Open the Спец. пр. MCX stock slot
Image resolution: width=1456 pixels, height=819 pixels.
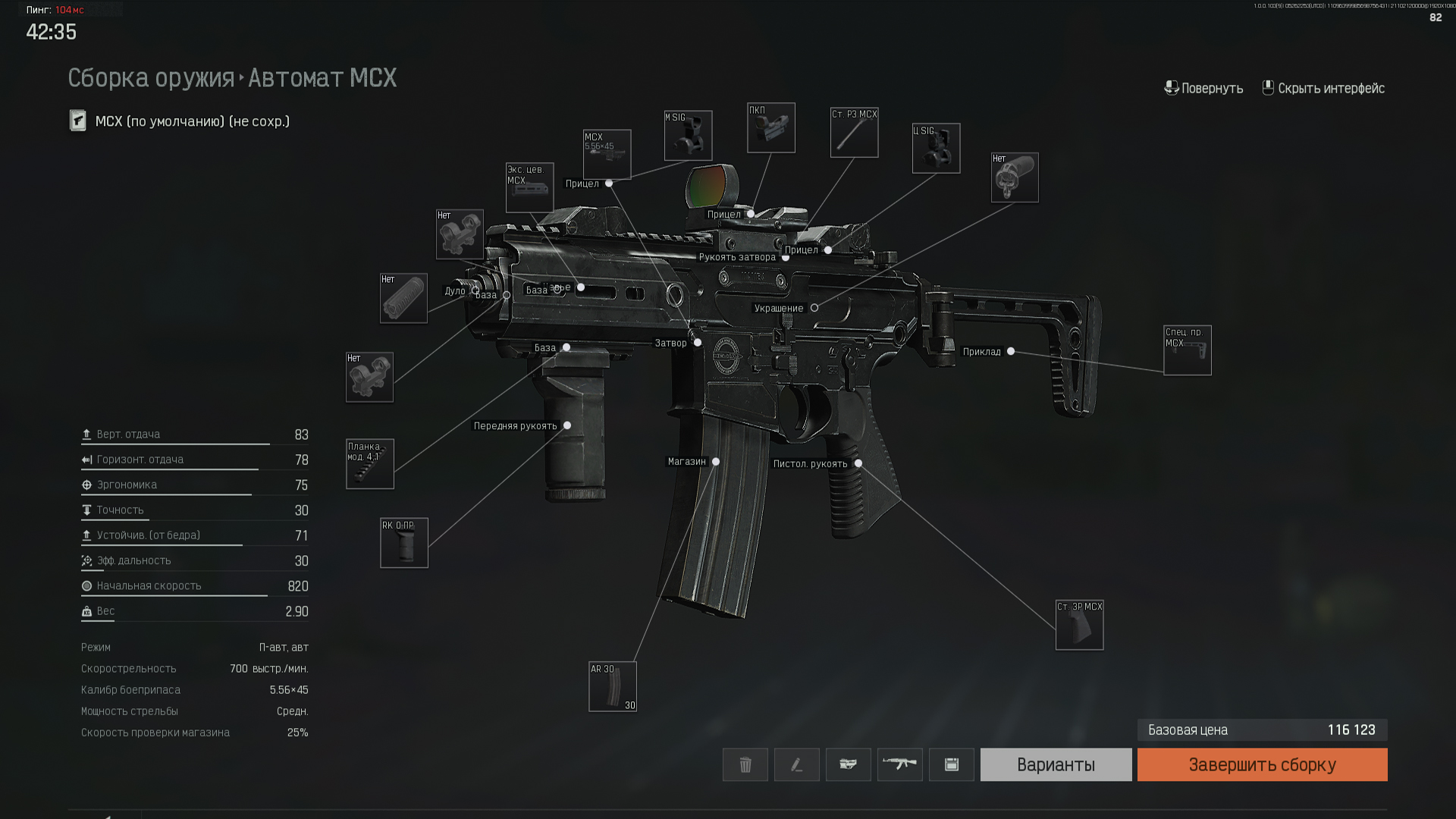point(1187,350)
